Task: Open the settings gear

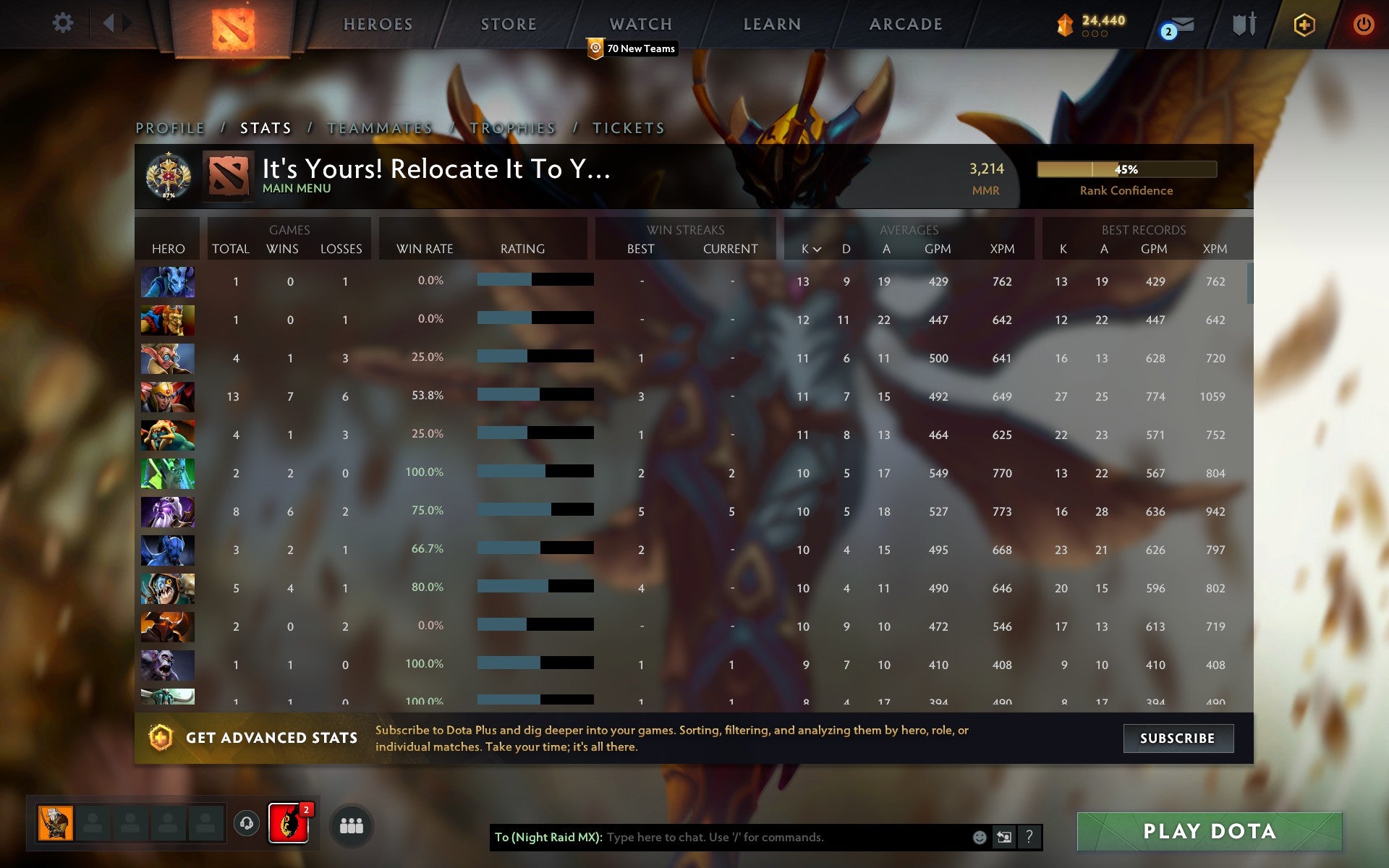Action: (64, 22)
